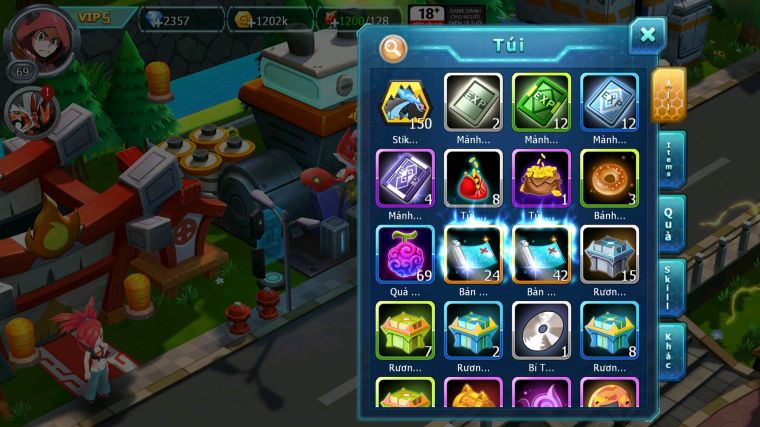This screenshot has height=427, width=760.
Task: Select the purple shard card item
Action: pos(405,178)
